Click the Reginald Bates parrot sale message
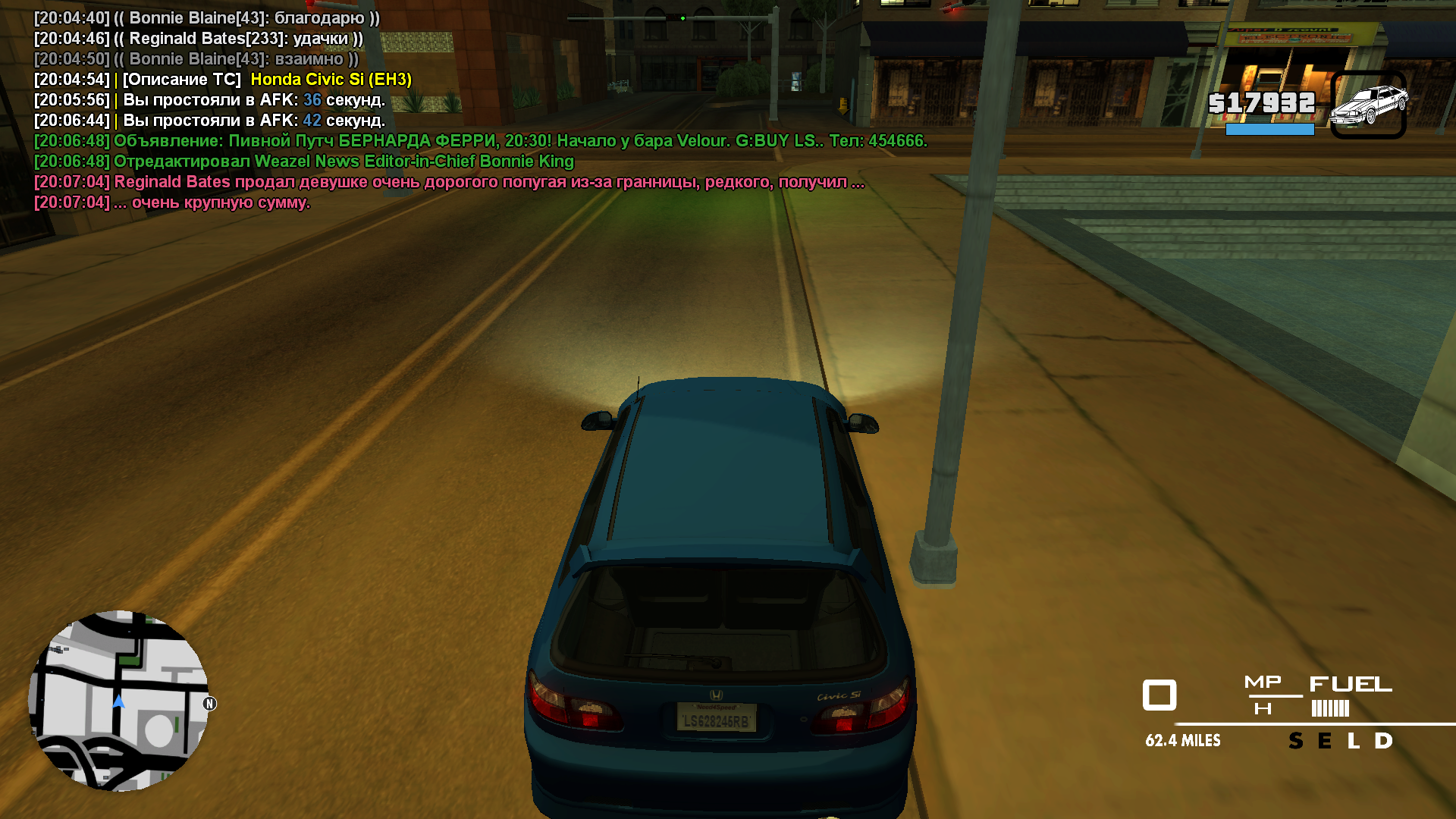1456x819 pixels. click(449, 182)
